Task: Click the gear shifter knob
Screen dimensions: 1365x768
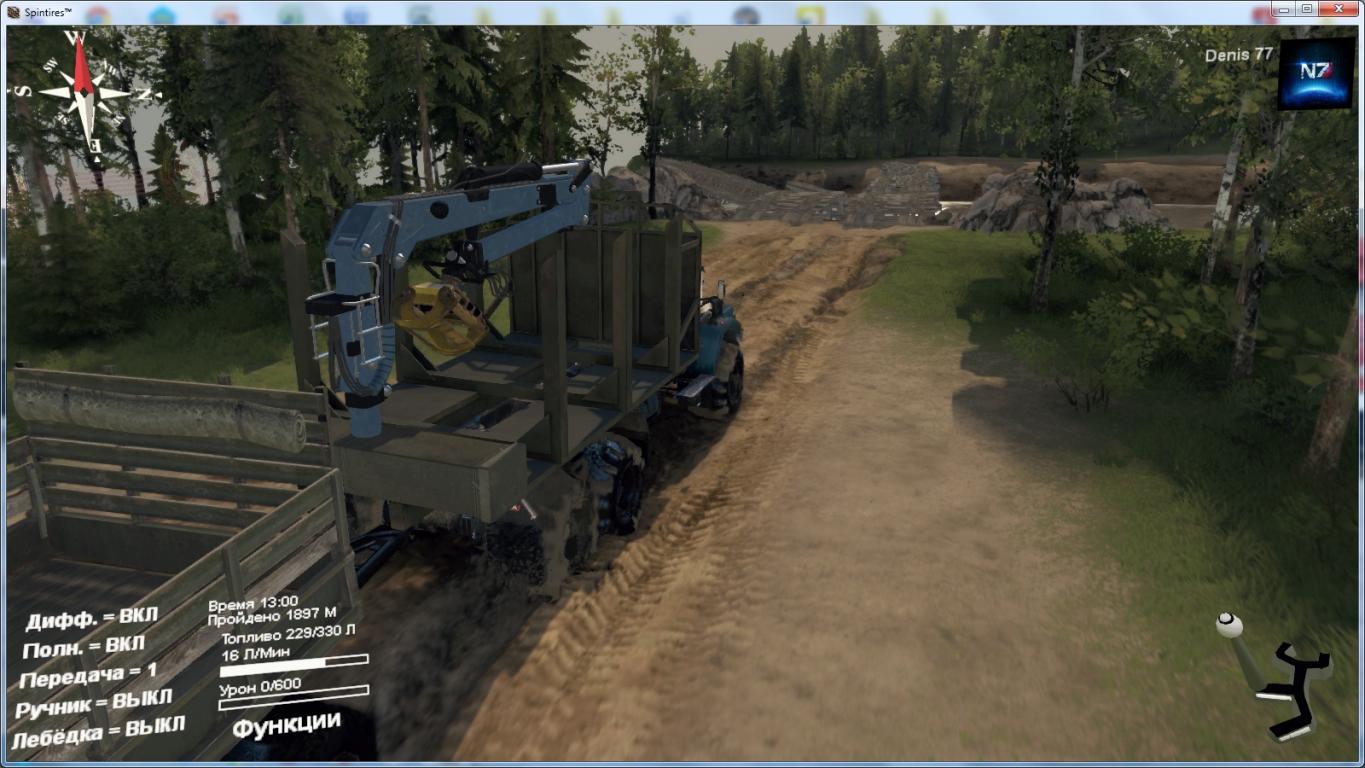Action: [x=1229, y=626]
